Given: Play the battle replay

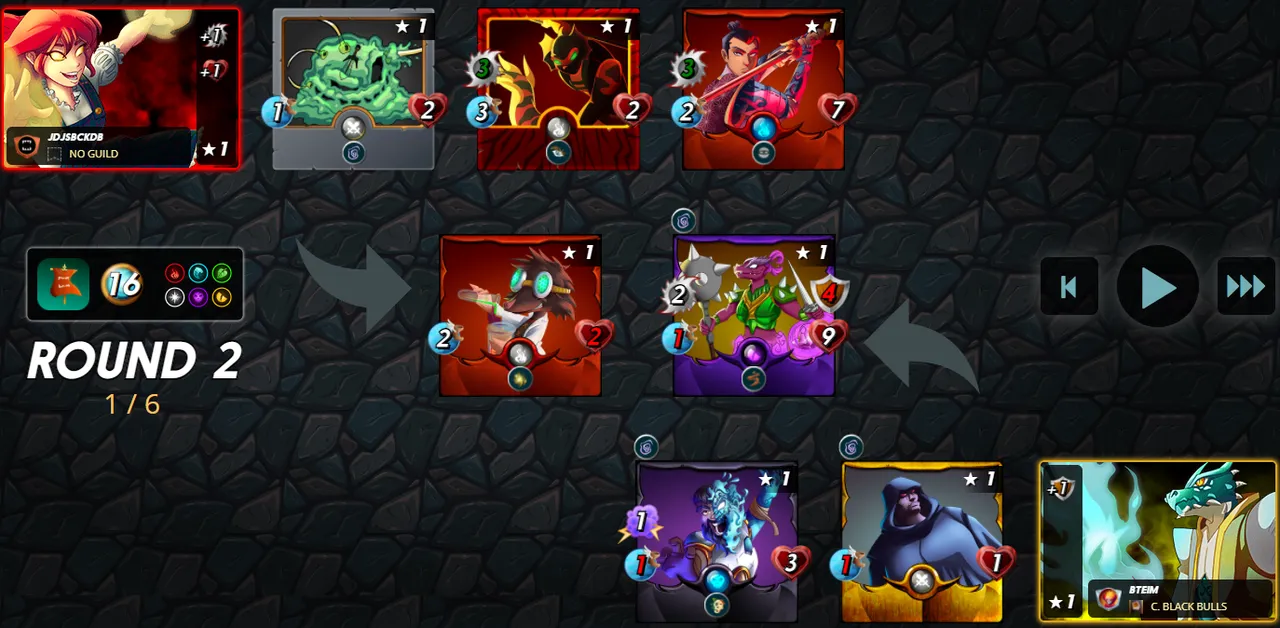Looking at the screenshot, I should pyautogui.click(x=1157, y=287).
